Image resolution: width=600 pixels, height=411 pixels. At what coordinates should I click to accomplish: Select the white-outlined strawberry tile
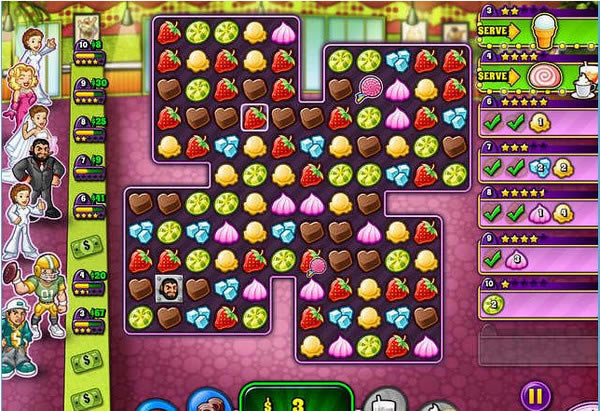[254, 118]
